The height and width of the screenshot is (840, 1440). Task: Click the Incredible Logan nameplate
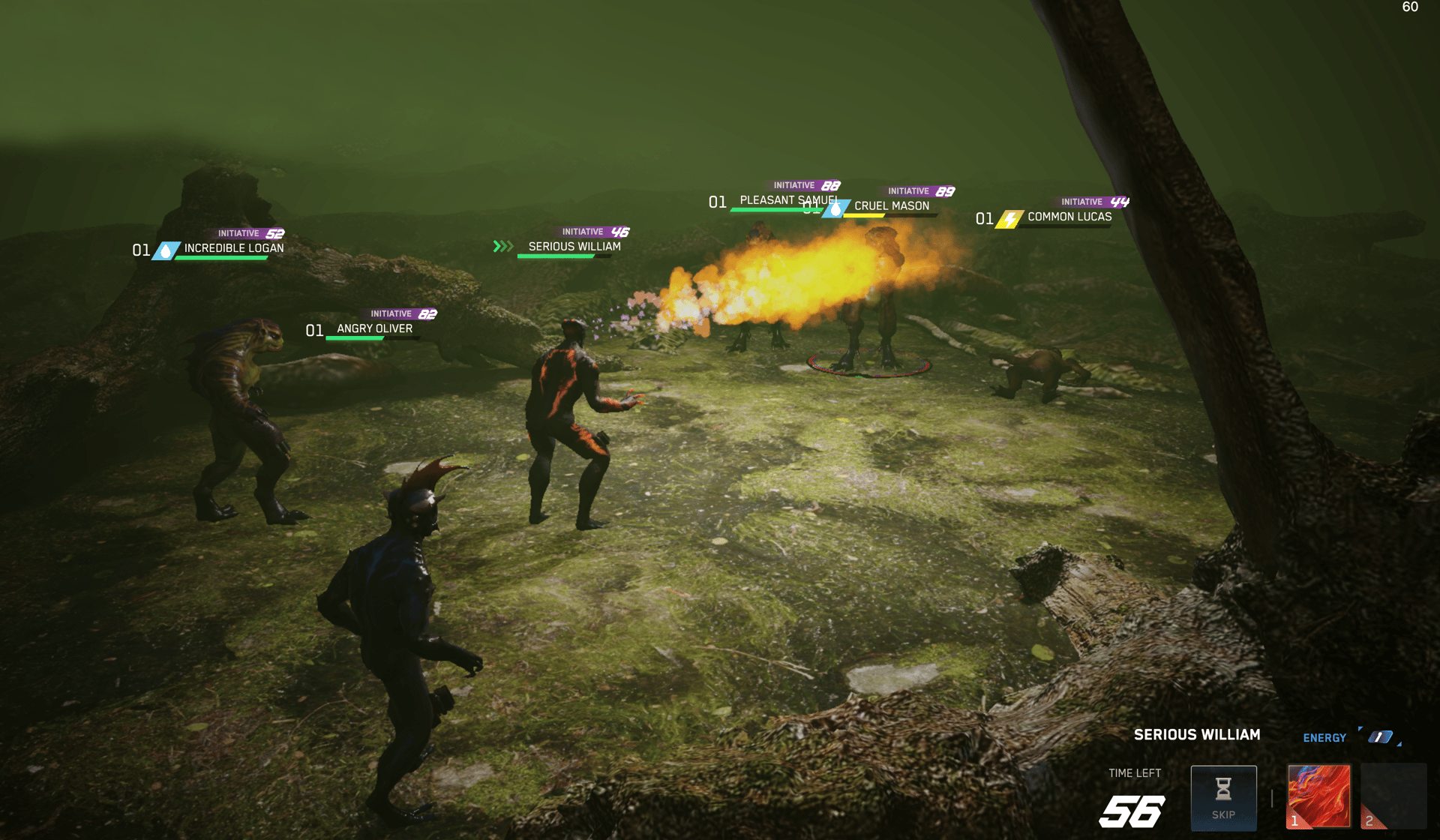pyautogui.click(x=232, y=248)
